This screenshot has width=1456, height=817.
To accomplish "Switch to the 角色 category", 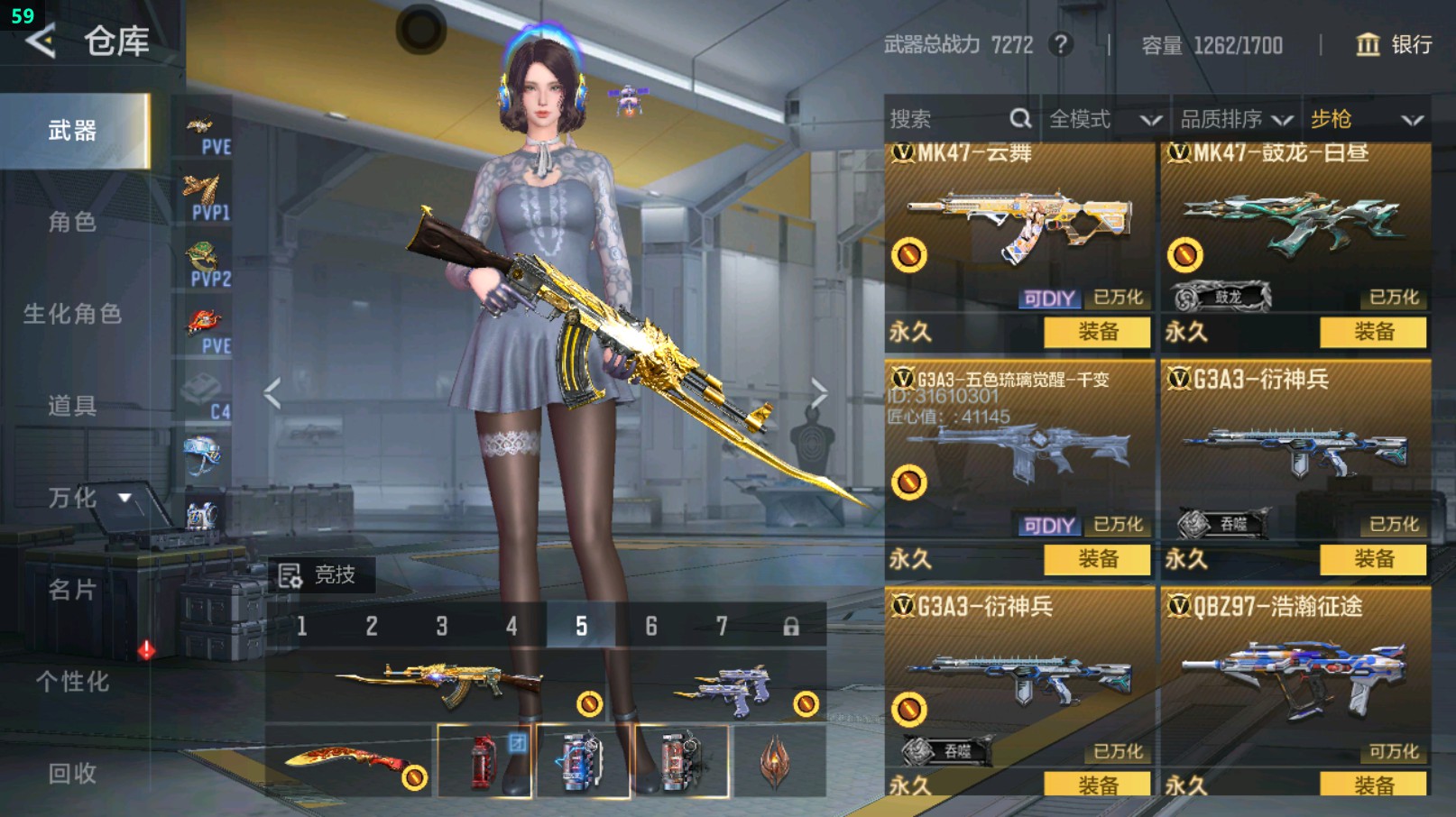I will click(72, 222).
